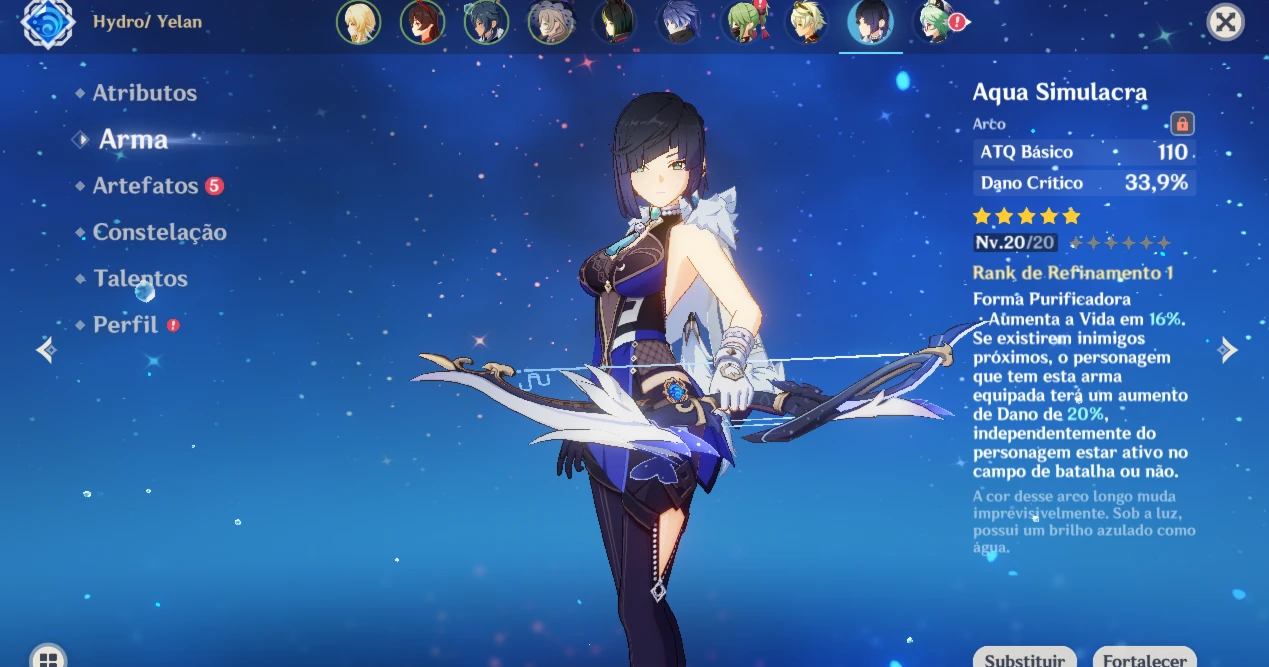Click the Hydro element emblem
Viewport: 1269px width, 667px height.
tap(47, 23)
